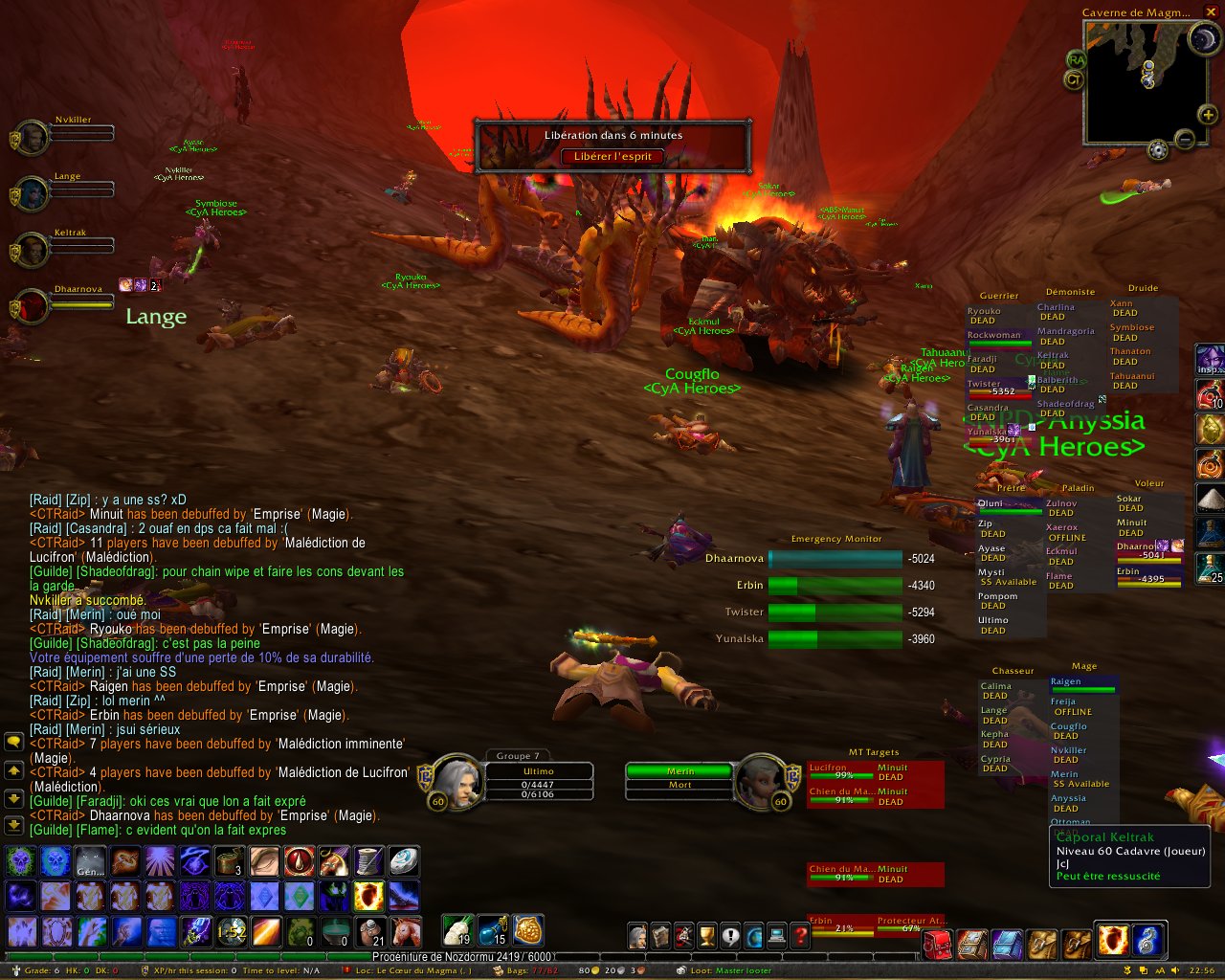The image size is (1225, 980).
Task: Open the character info micro button
Action: pyautogui.click(x=637, y=936)
